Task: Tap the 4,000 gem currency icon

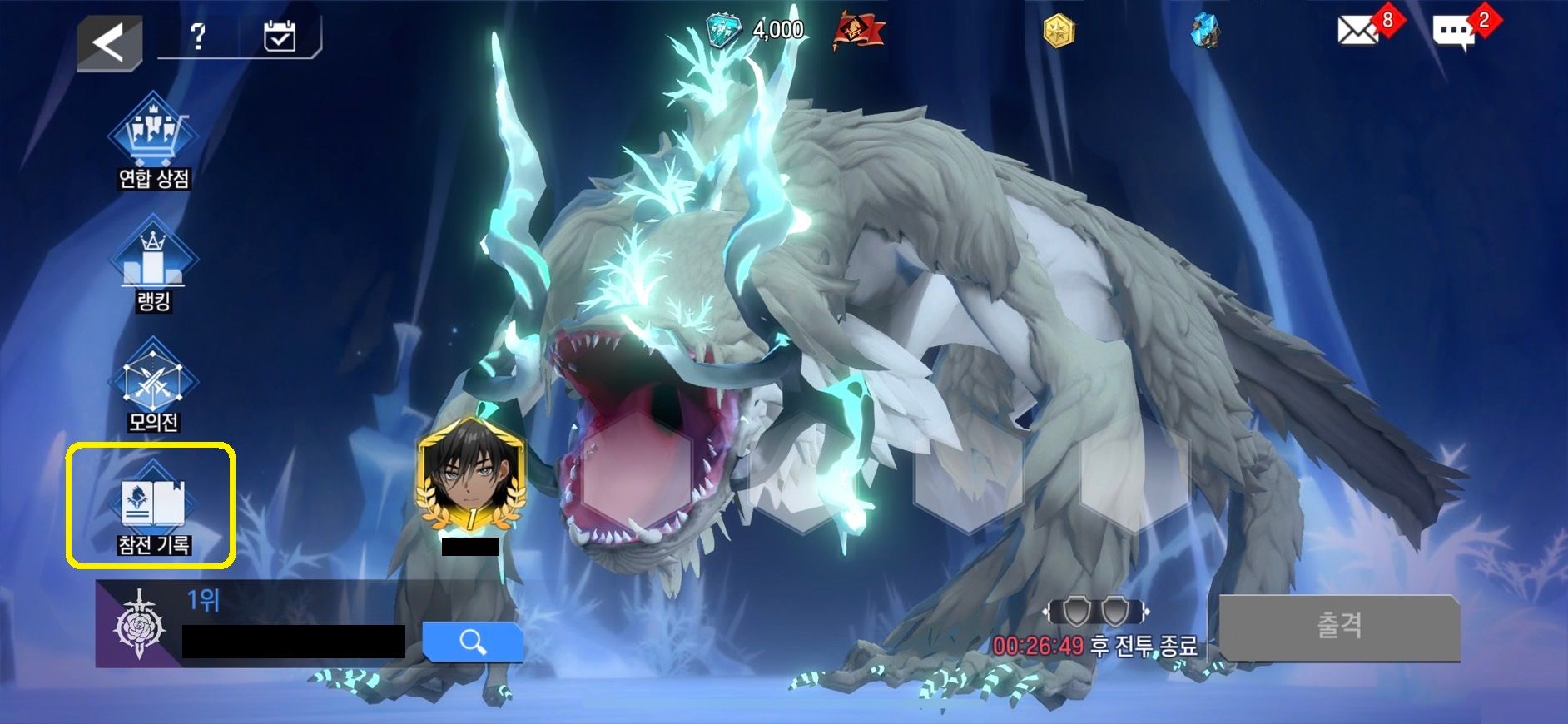Action: click(x=723, y=31)
